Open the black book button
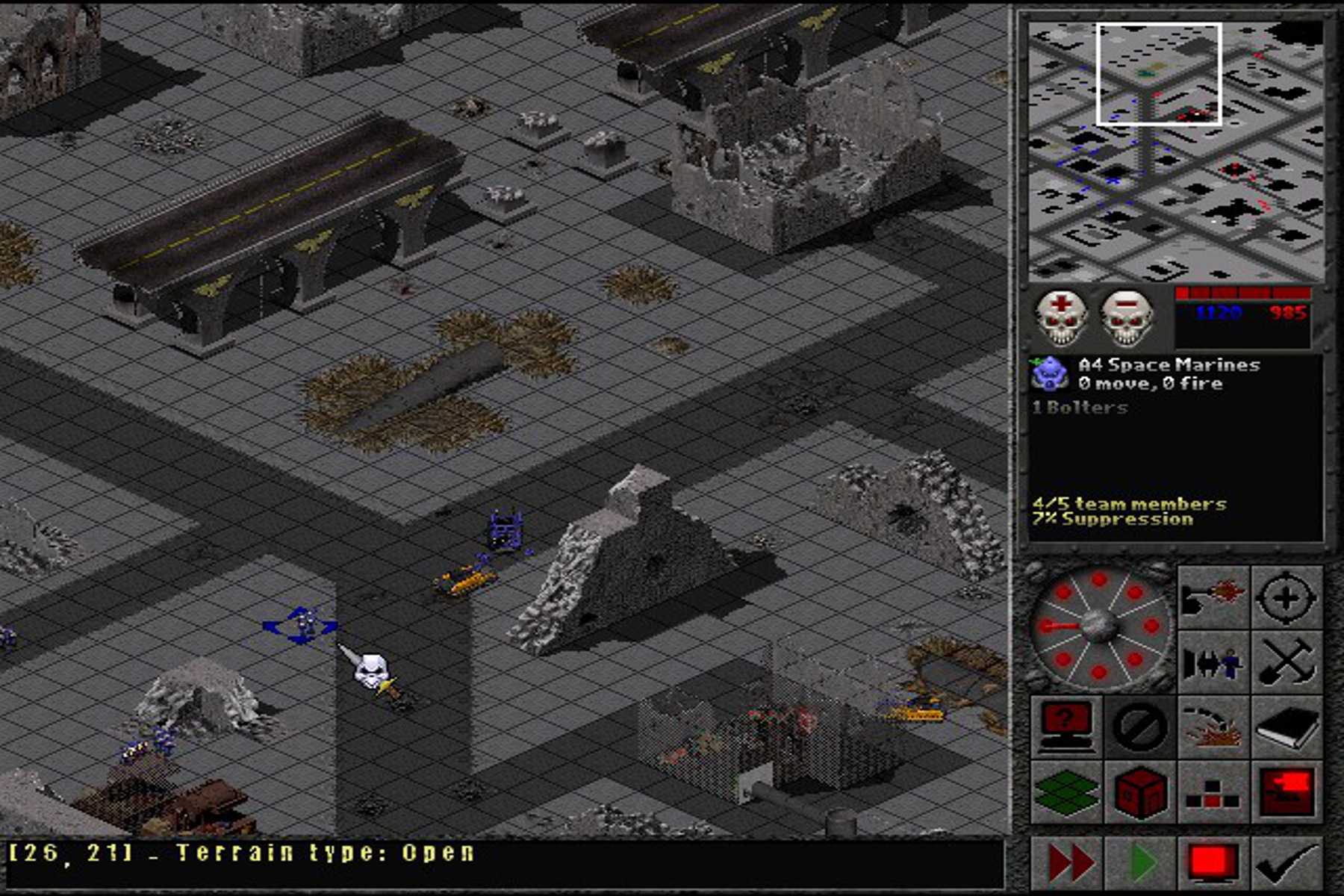 (1286, 726)
